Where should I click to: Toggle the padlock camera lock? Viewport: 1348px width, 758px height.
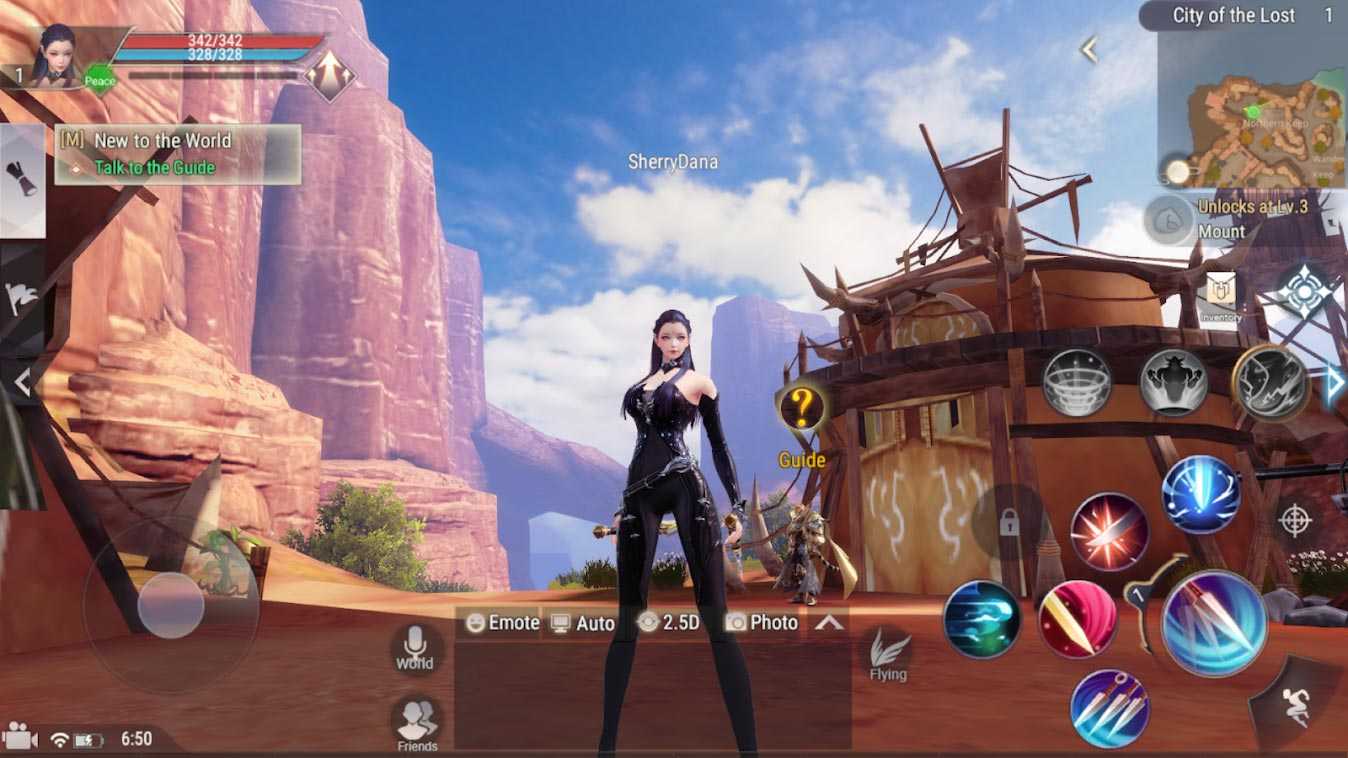1008,521
